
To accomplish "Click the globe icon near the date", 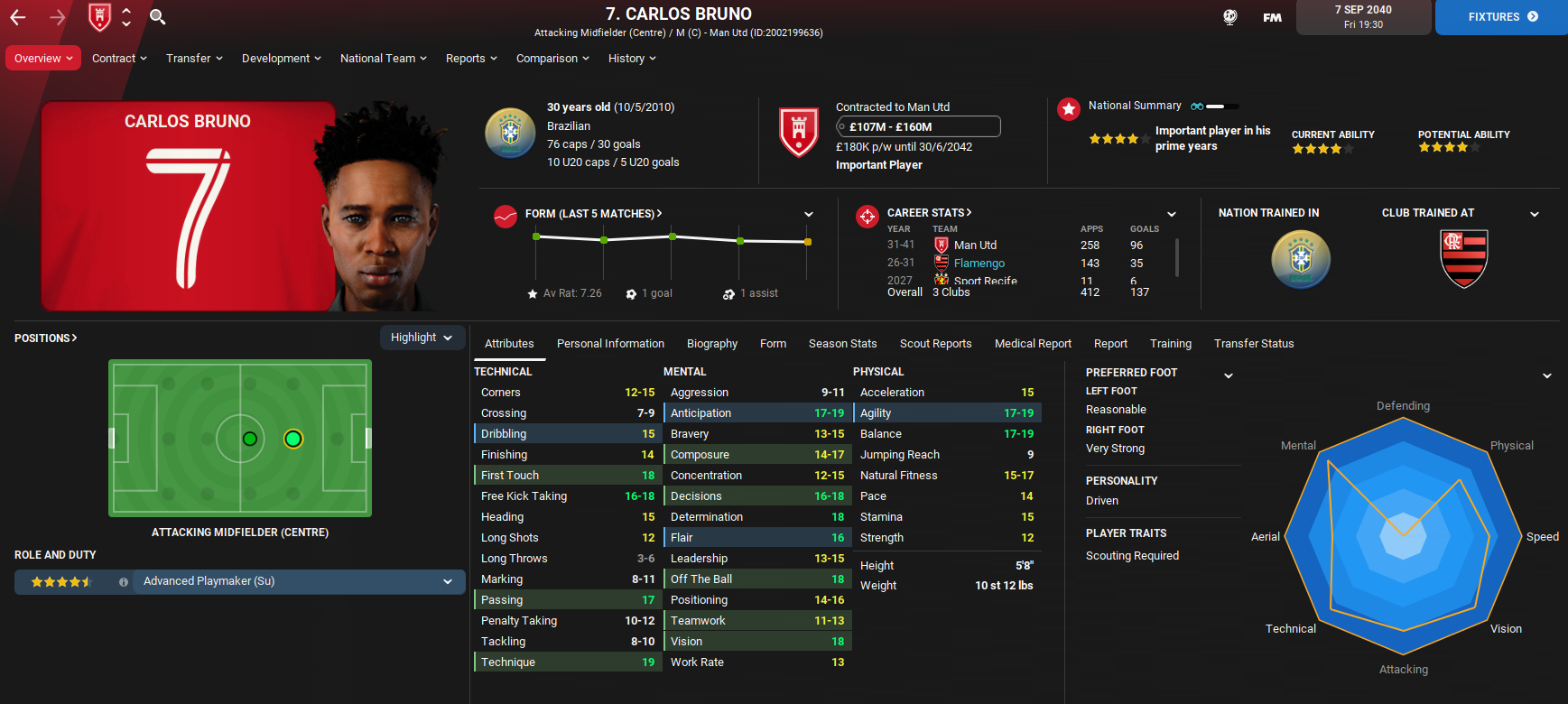I will [x=1229, y=17].
